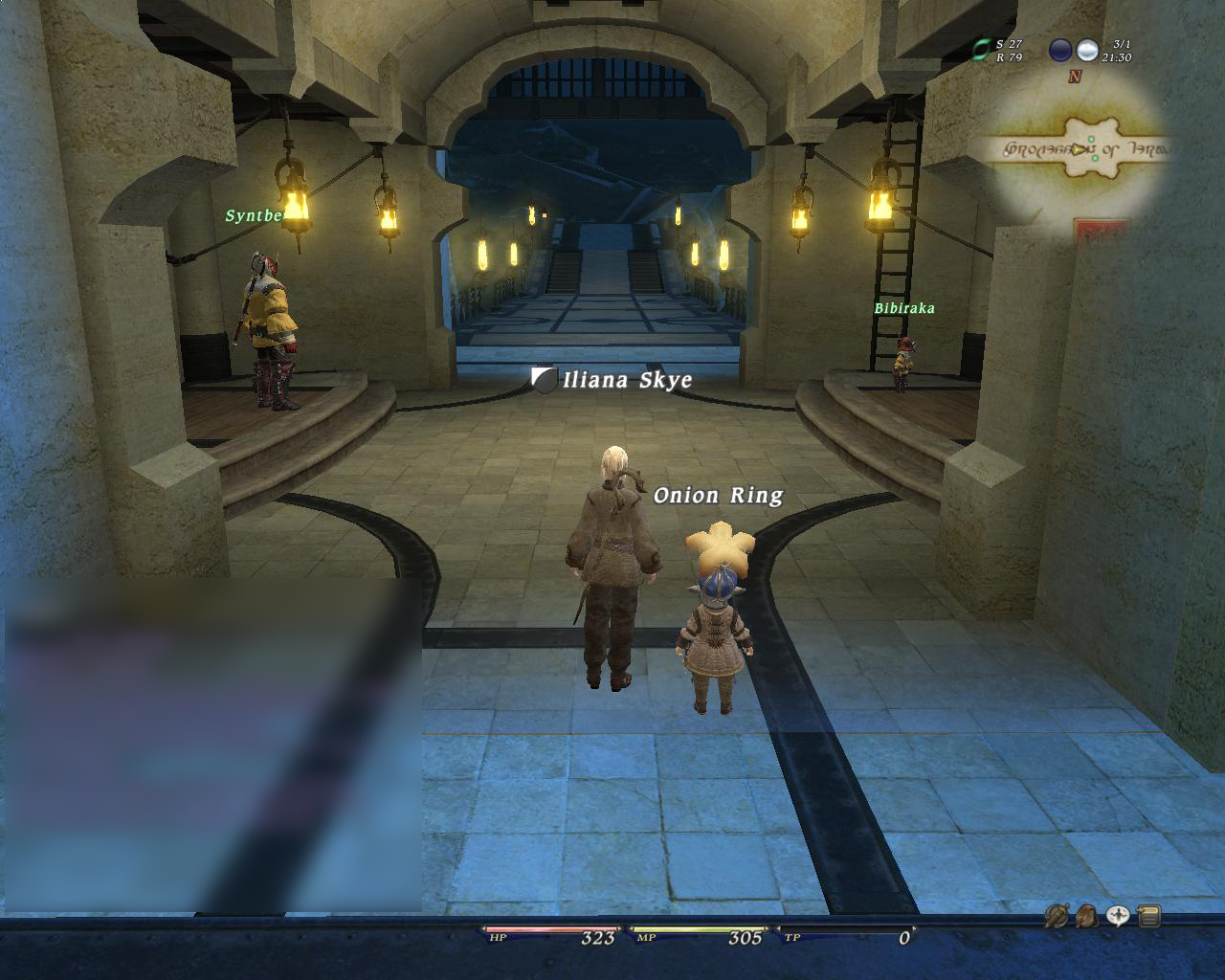Image resolution: width=1225 pixels, height=980 pixels.
Task: Open the emote speech bubble icon
Action: 1118,916
